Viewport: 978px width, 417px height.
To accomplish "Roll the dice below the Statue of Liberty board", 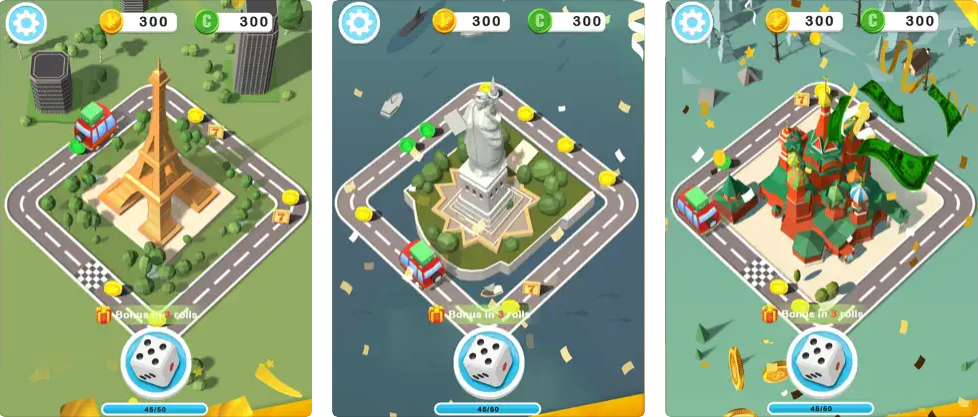I will (x=488, y=363).
